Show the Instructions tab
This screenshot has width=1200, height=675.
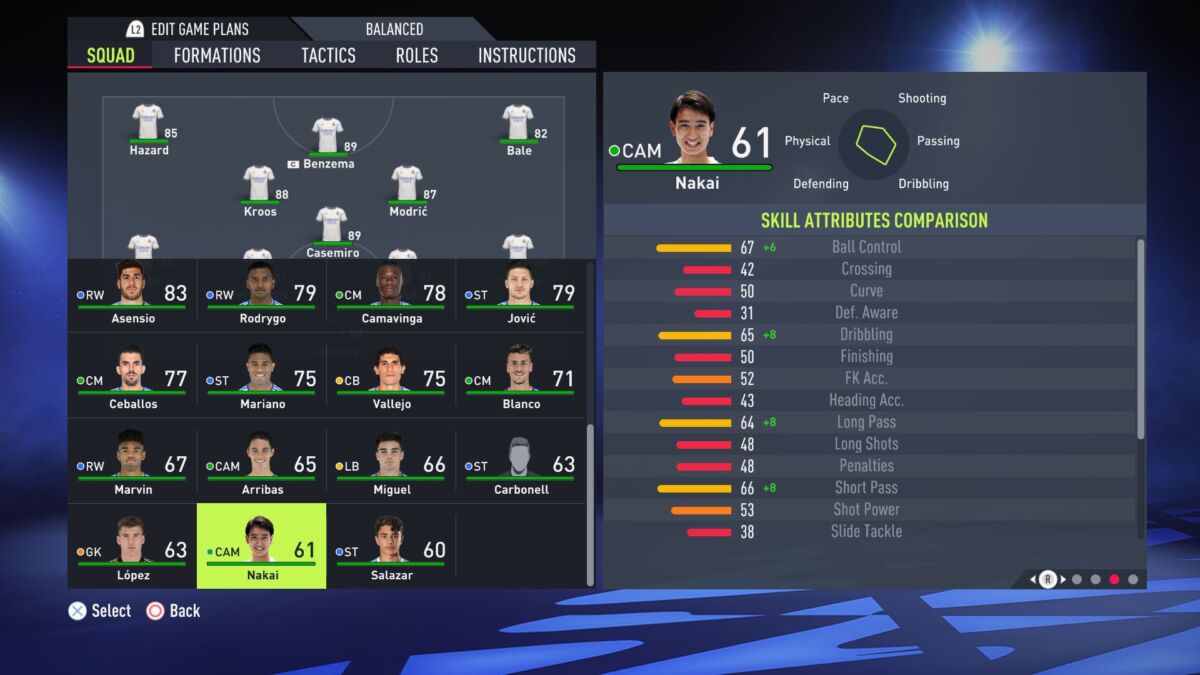pyautogui.click(x=527, y=56)
